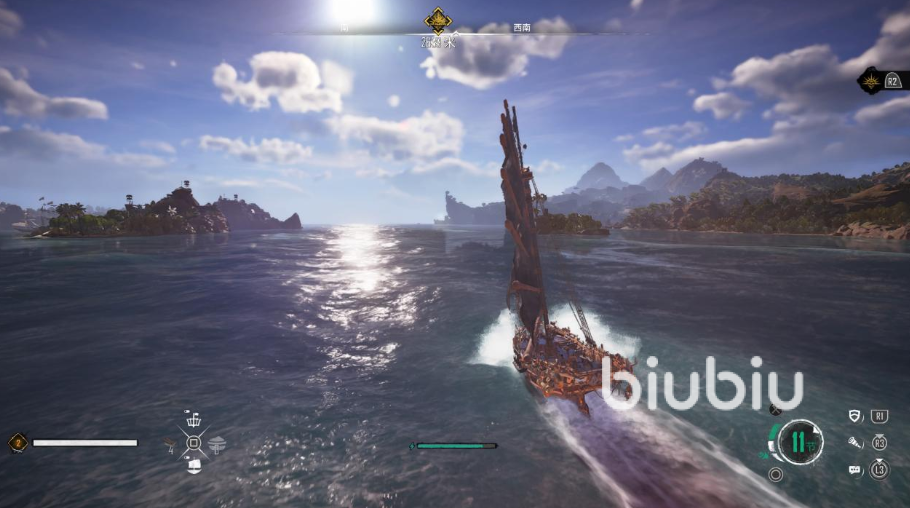Click the gold infamy rank badge
This screenshot has width=910, height=508.
click(17, 442)
